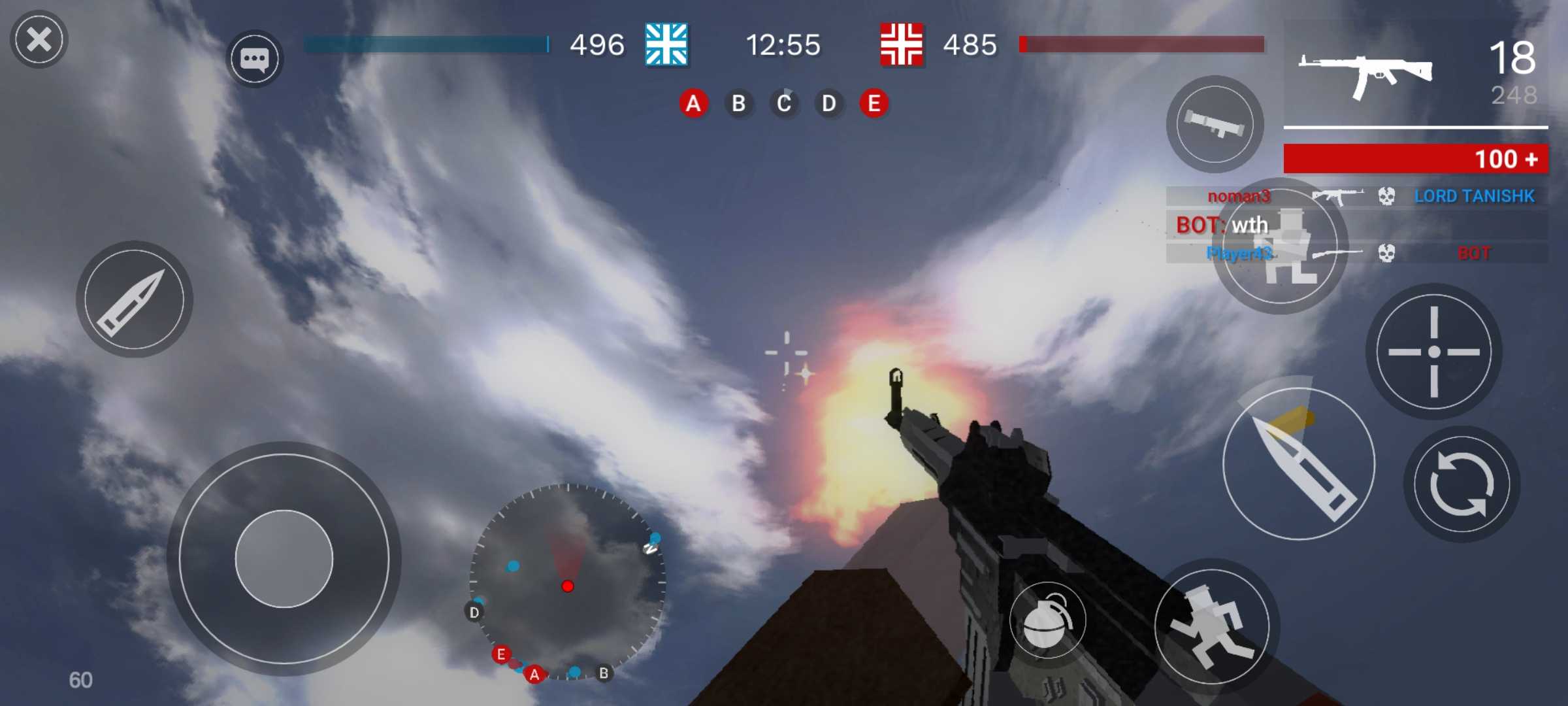Image resolution: width=1568 pixels, height=706 pixels.
Task: Select capture point A indicator
Action: coord(693,103)
